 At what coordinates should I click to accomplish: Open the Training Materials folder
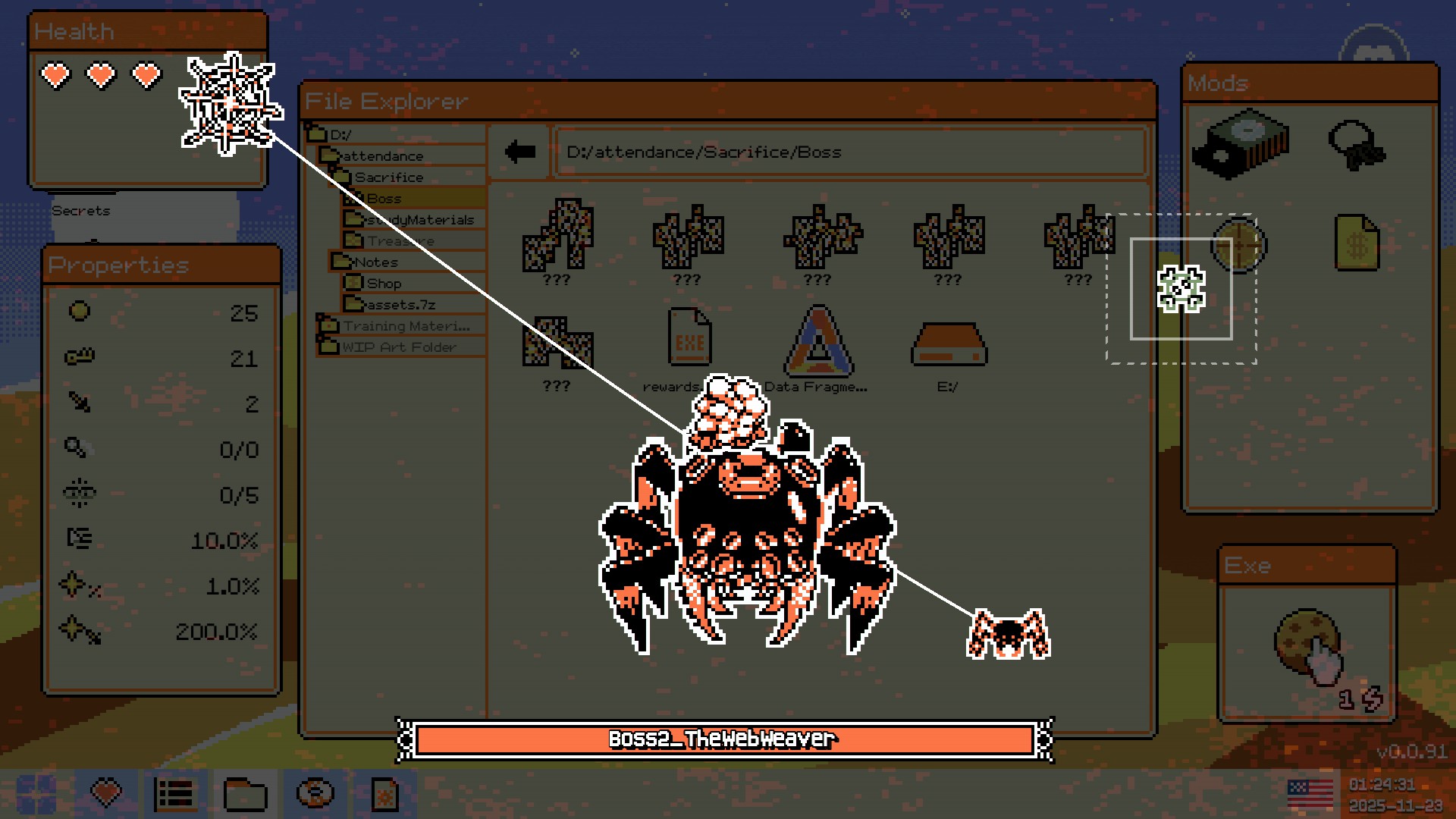[405, 326]
